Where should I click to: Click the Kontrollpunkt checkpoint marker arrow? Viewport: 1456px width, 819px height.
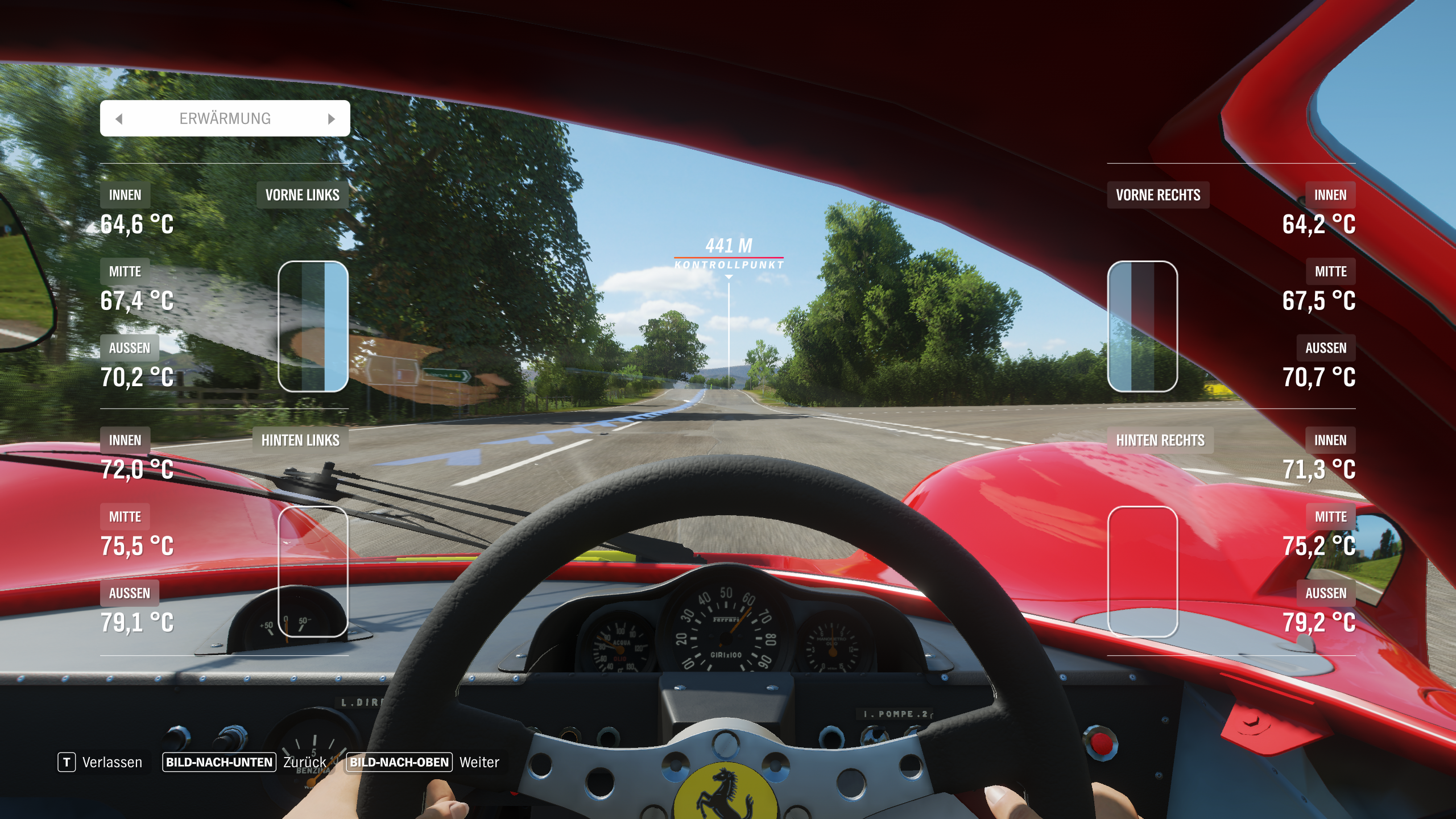click(x=728, y=278)
